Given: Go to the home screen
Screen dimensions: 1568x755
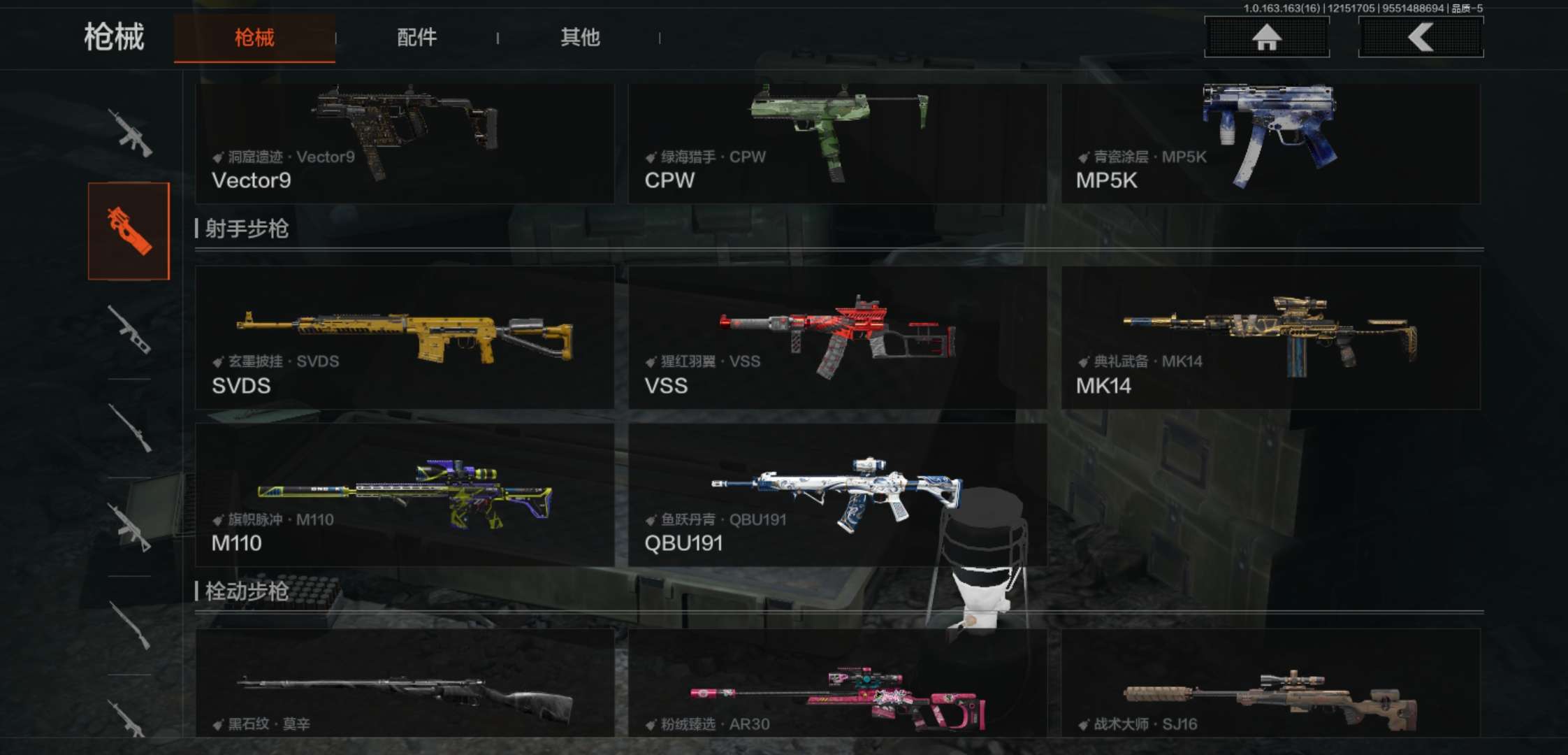Looking at the screenshot, I should pos(1266,38).
